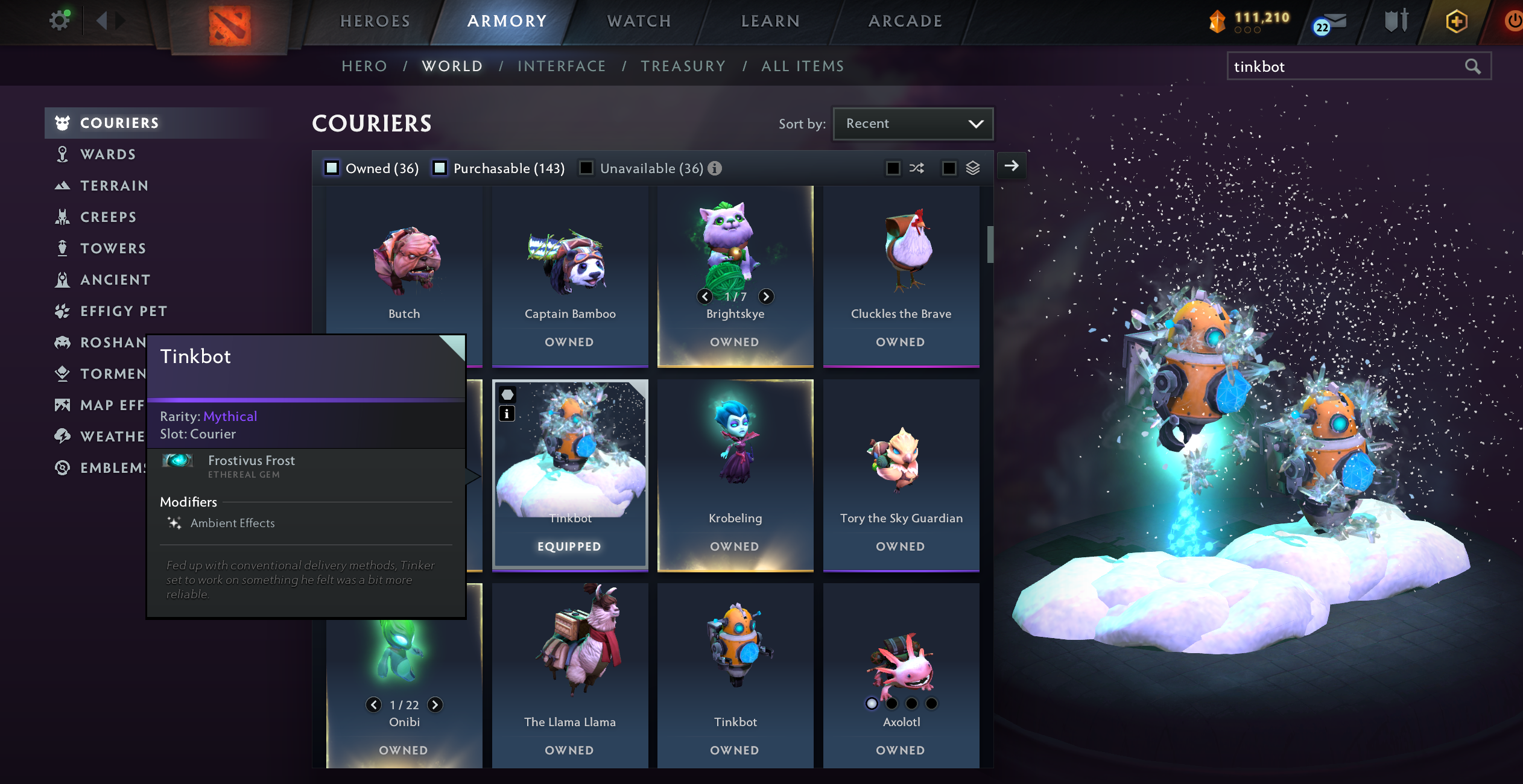Choose the Terrain category
This screenshot has height=784, width=1523.
(114, 186)
